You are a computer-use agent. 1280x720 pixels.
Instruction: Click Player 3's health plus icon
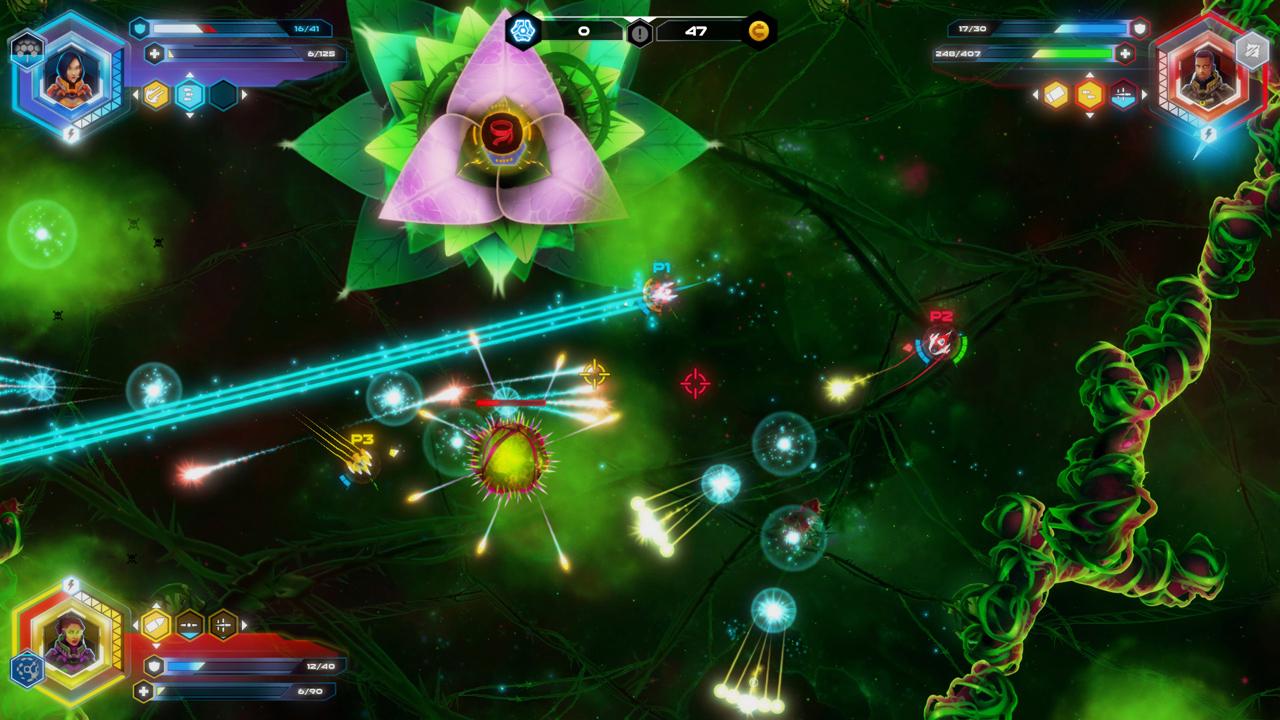click(143, 691)
